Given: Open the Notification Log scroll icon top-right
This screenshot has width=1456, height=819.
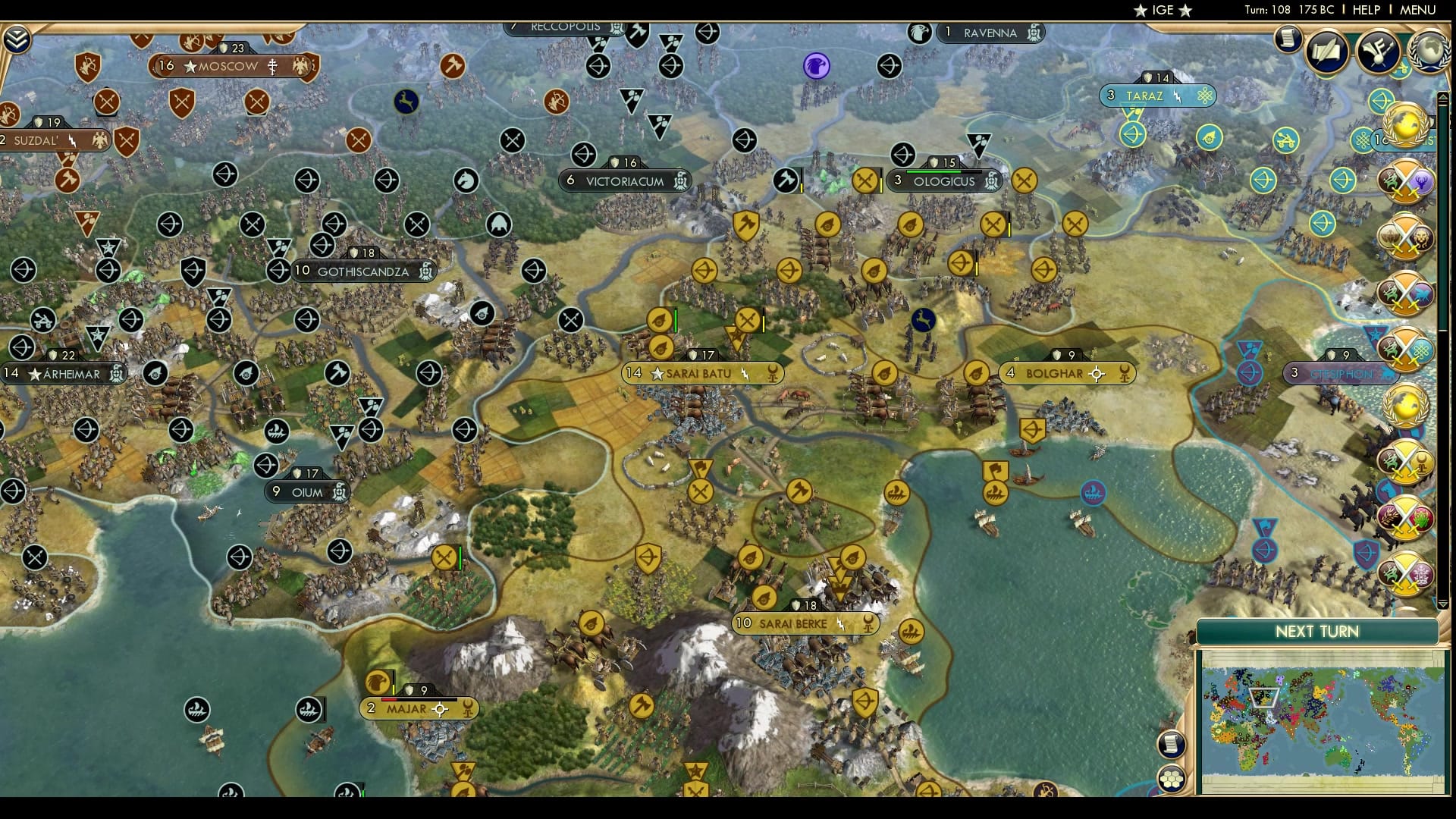Looking at the screenshot, I should (1288, 41).
